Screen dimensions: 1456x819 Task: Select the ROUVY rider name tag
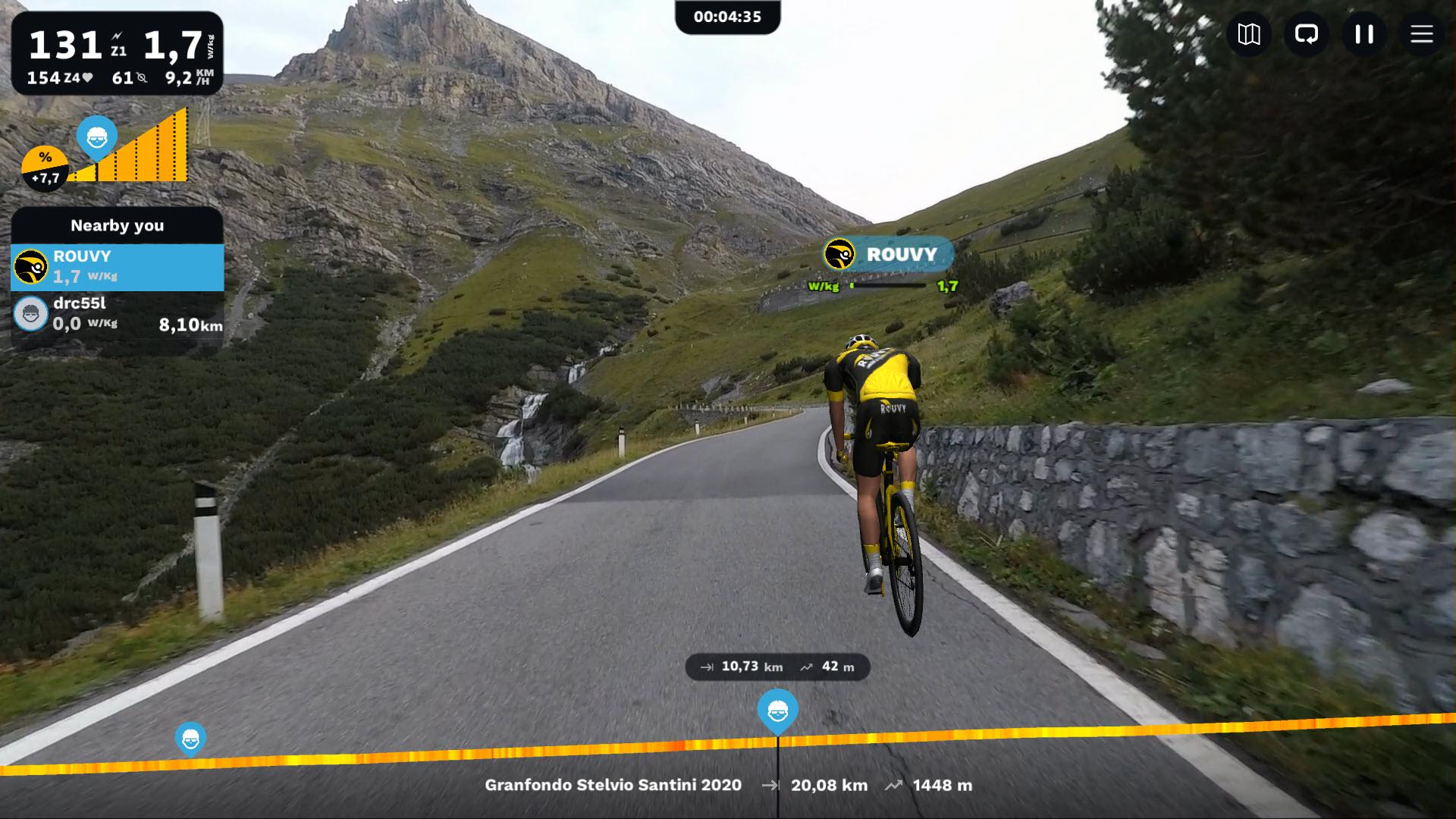tap(889, 254)
